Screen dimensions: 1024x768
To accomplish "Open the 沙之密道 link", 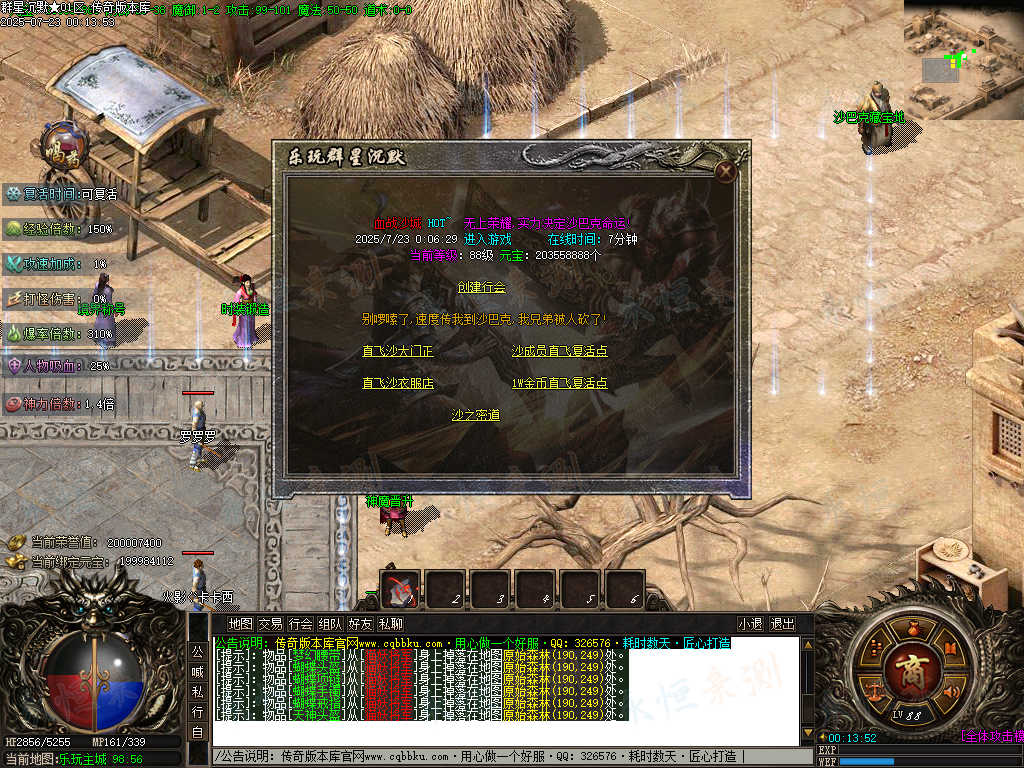I will coord(476,415).
